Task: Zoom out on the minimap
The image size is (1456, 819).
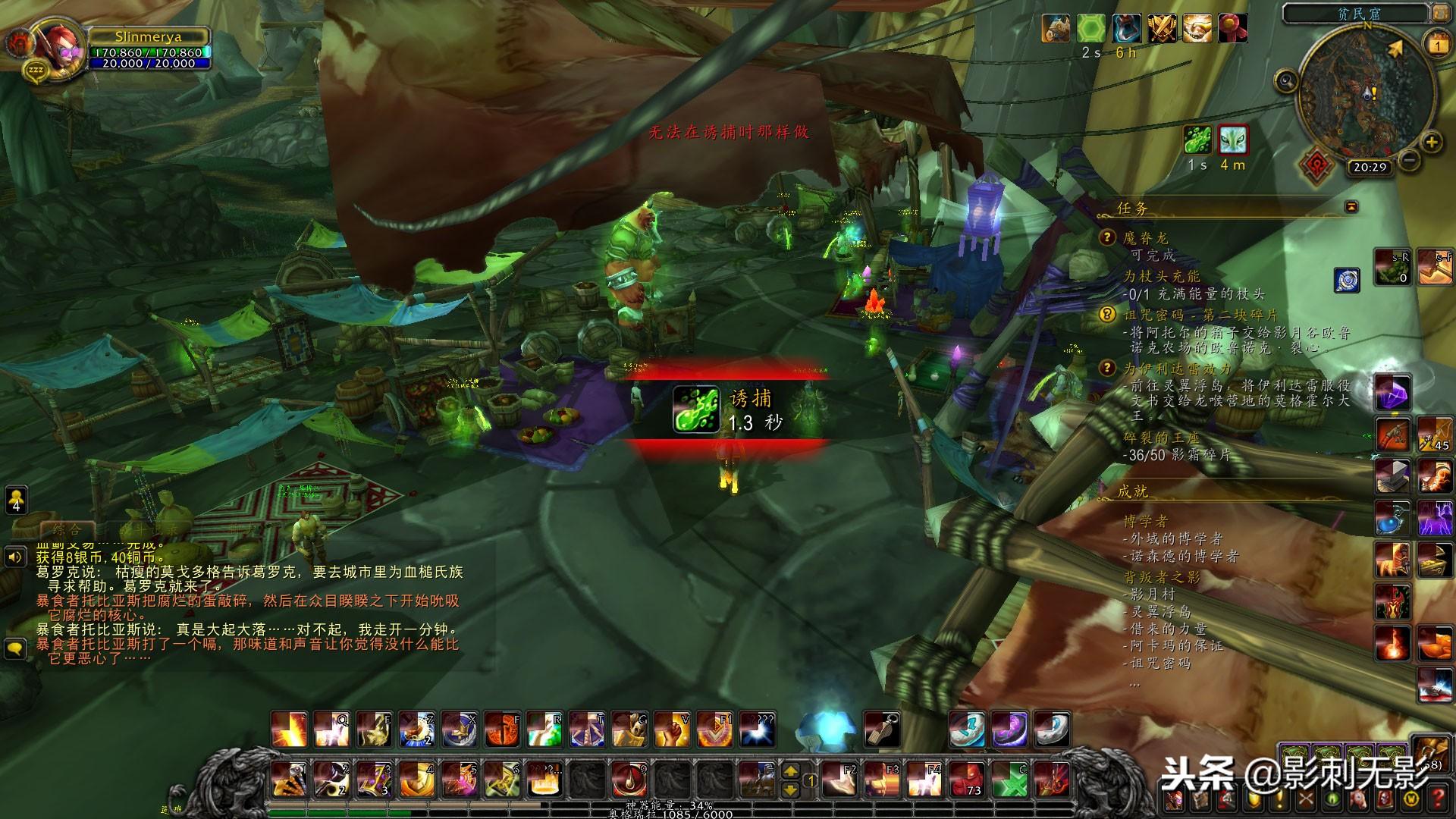Action: coord(1409,160)
